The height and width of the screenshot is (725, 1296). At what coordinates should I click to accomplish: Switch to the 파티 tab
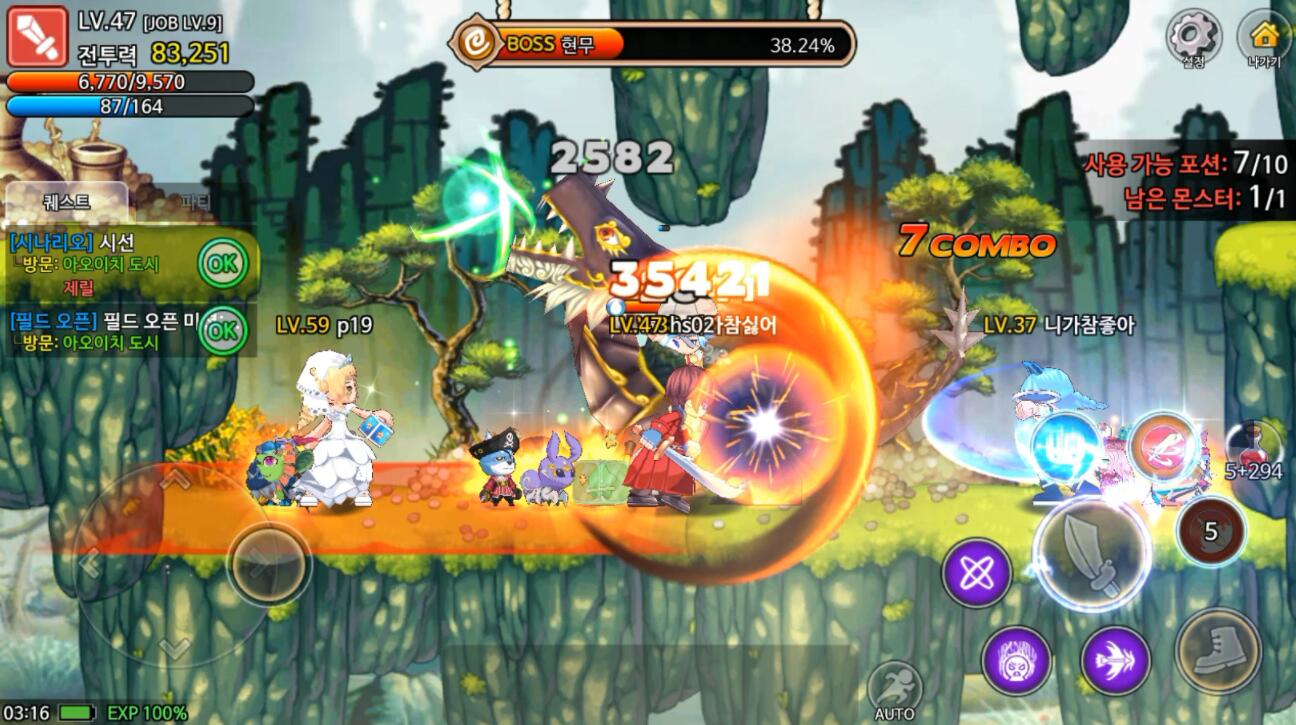point(195,201)
